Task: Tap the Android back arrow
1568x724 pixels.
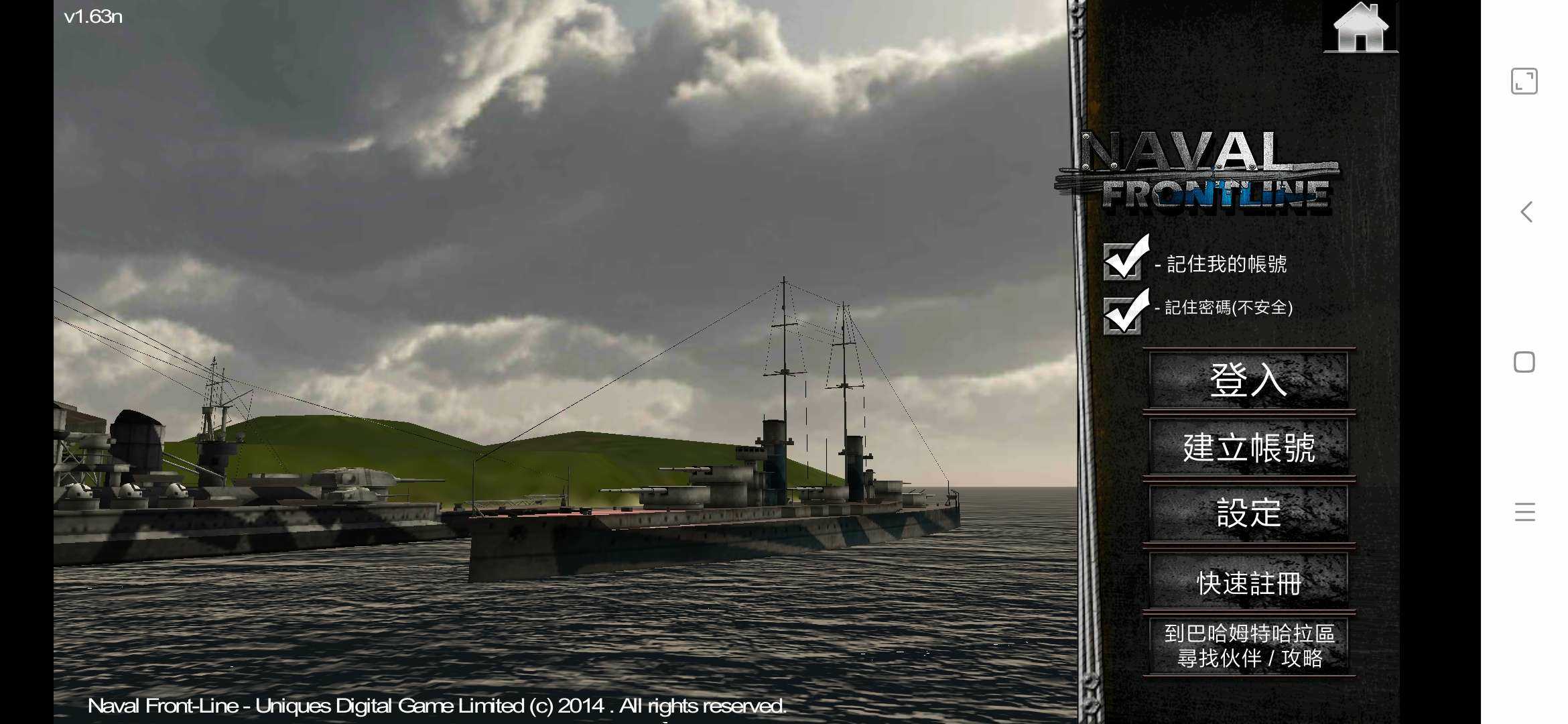Action: 1525,212
